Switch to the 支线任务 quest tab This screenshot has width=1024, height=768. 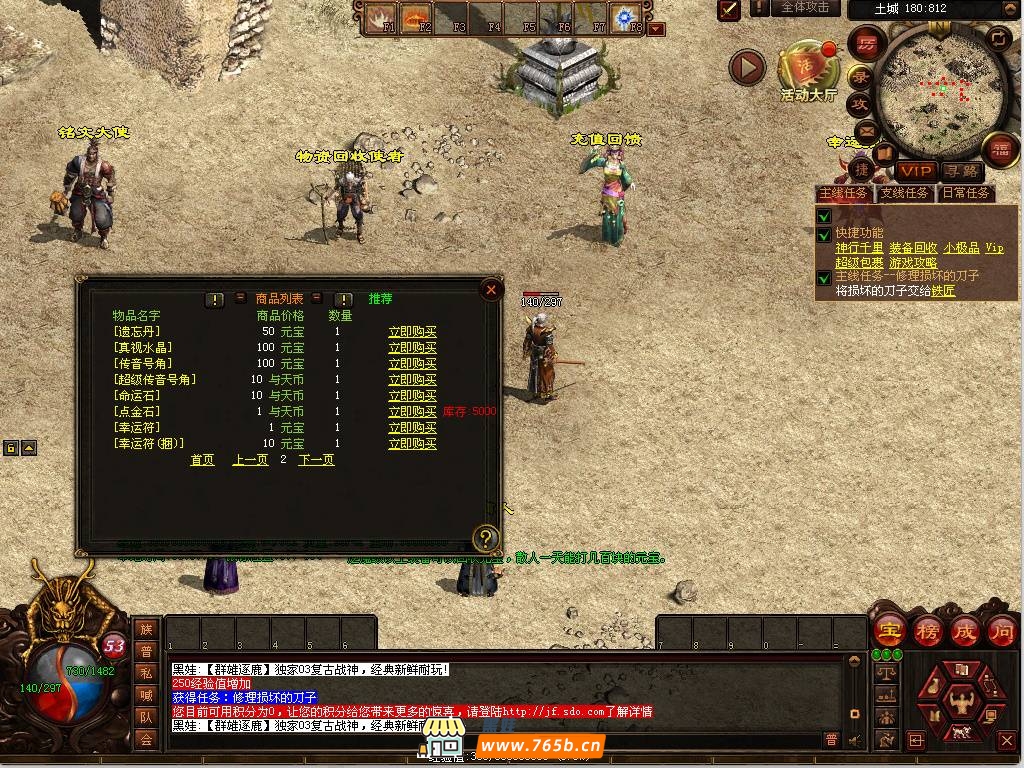904,193
